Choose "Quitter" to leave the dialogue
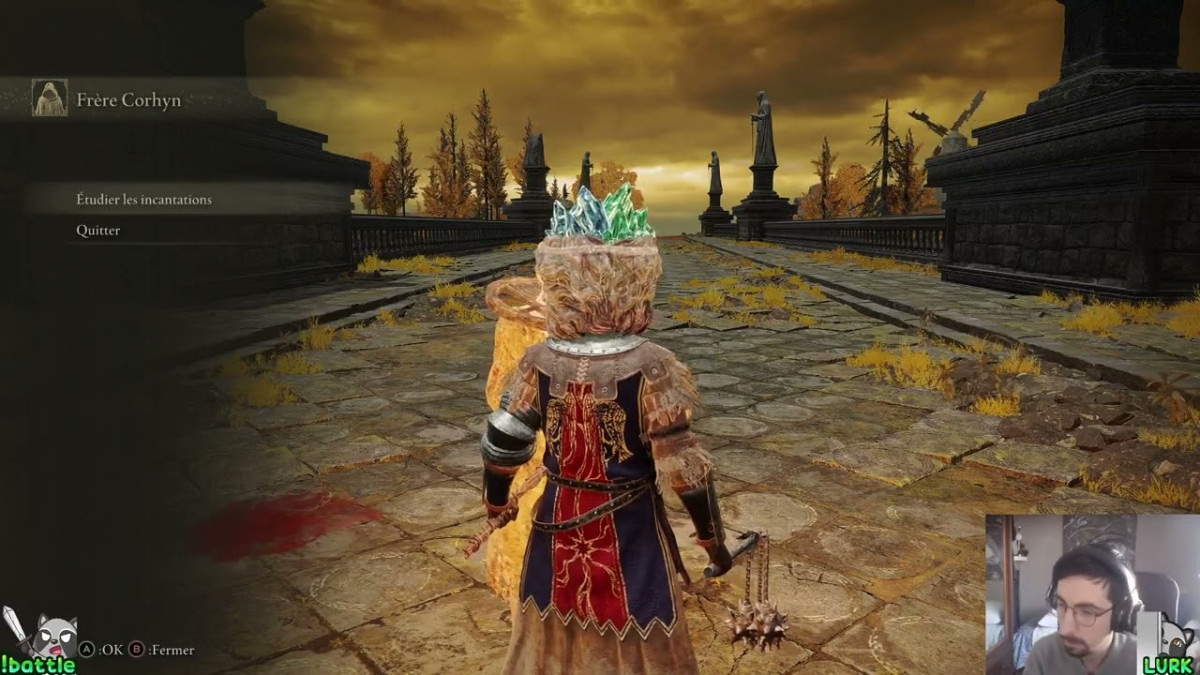1200x675 pixels. pos(98,231)
